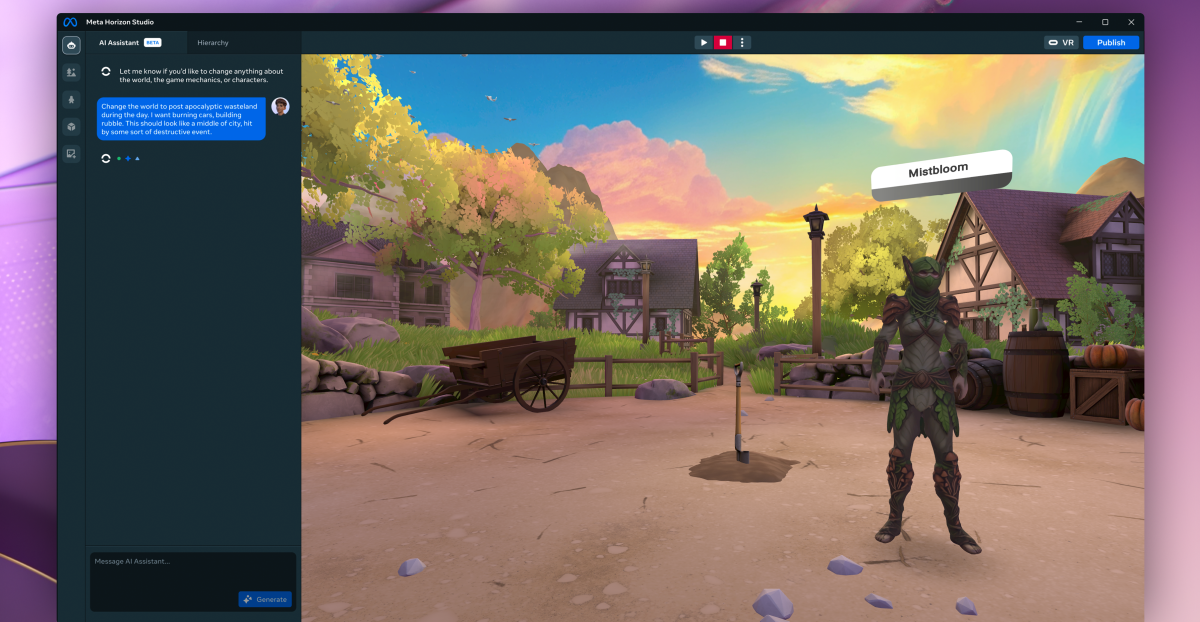Close the Meta Horizon Studio window

[x=1131, y=22]
